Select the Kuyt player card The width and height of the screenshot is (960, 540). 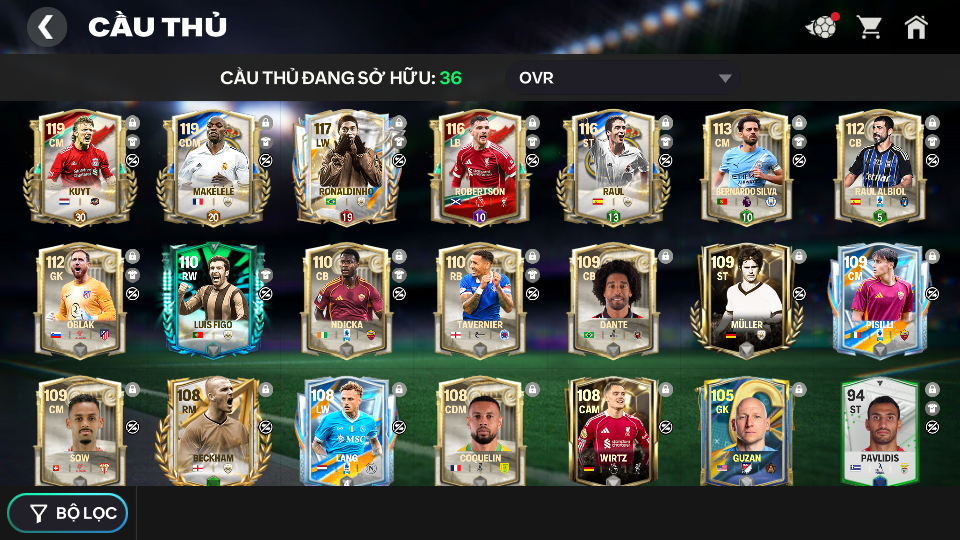coord(80,167)
